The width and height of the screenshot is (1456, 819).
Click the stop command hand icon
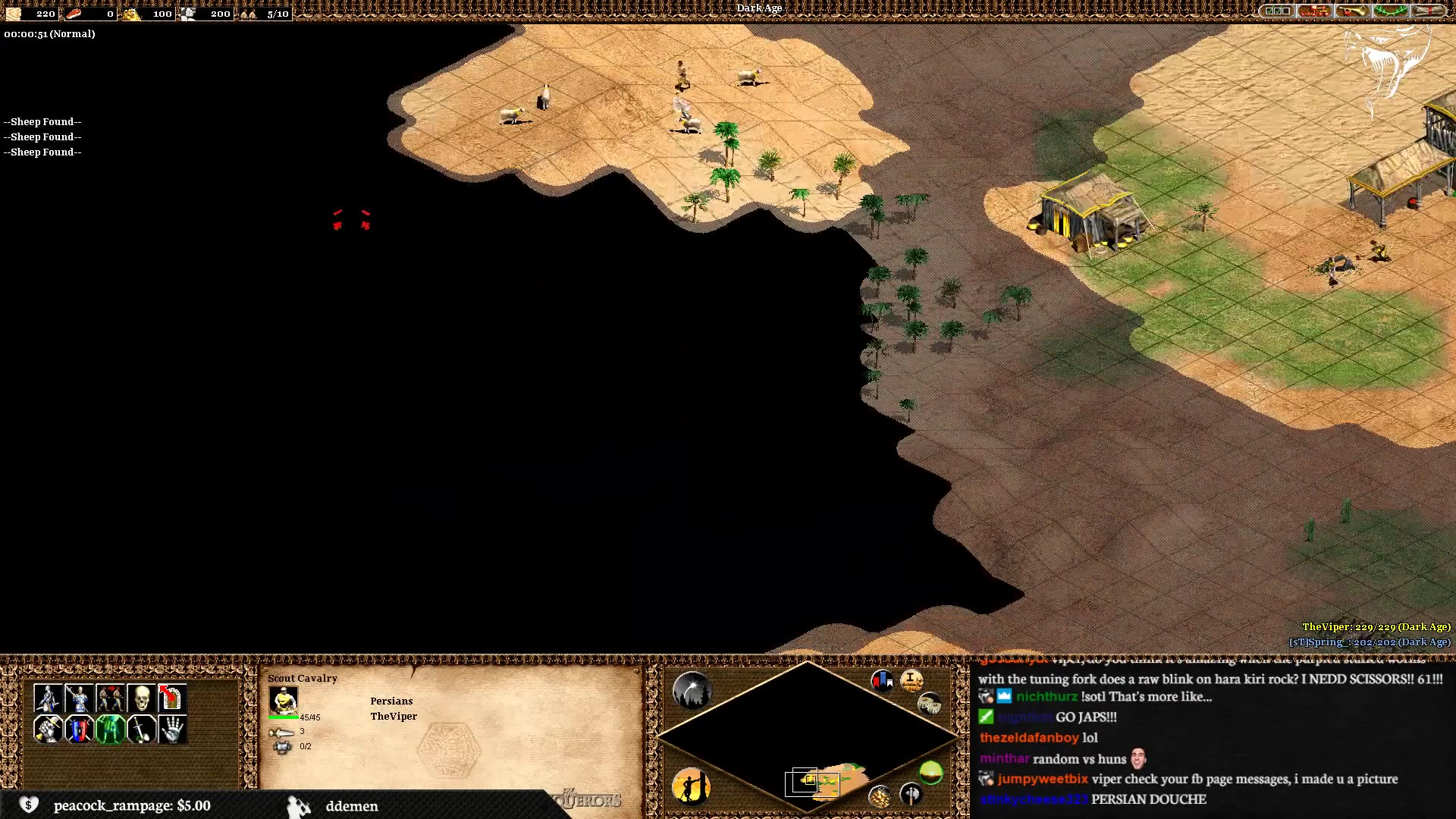pos(172,730)
